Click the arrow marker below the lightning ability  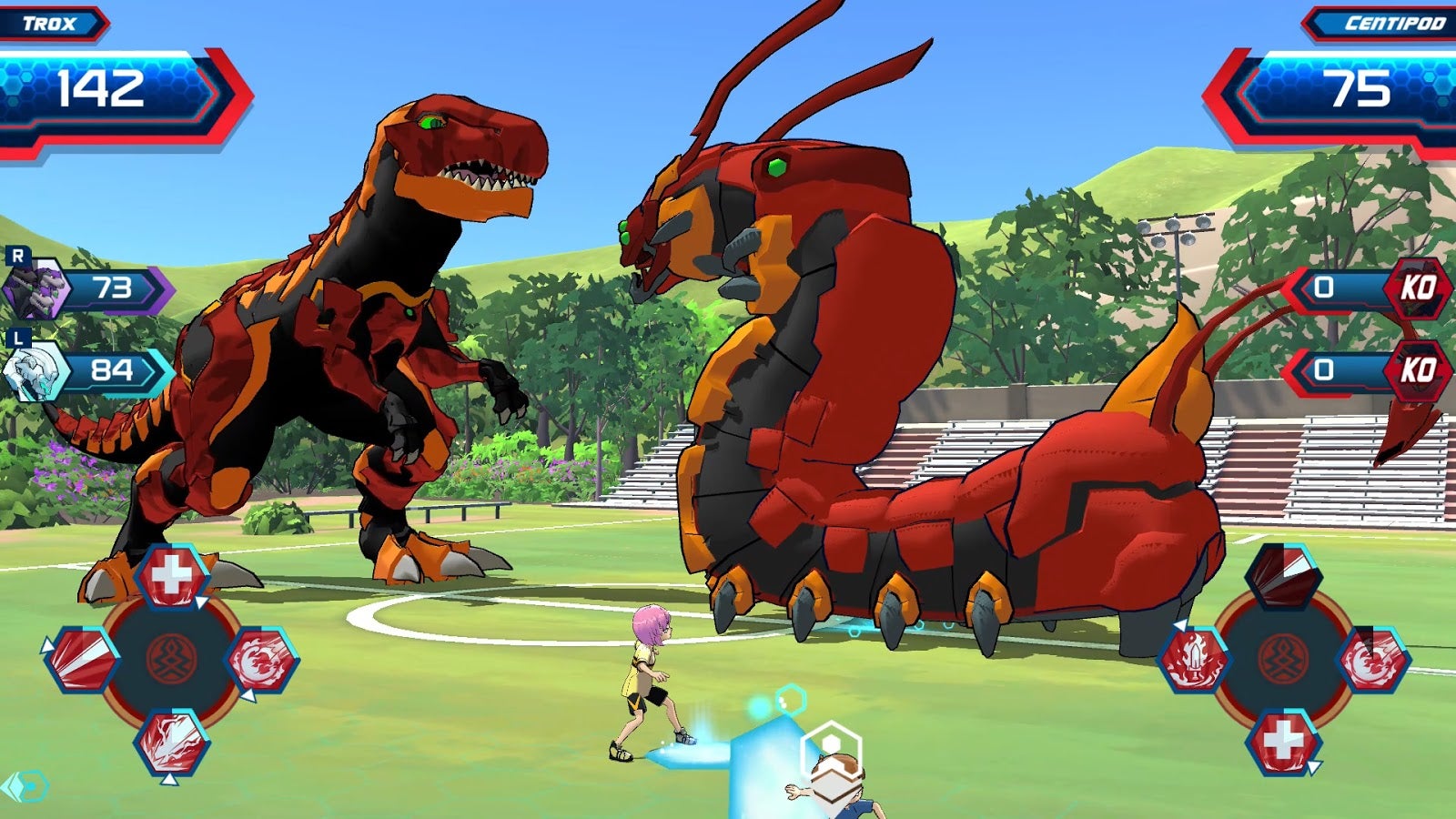(x=169, y=780)
